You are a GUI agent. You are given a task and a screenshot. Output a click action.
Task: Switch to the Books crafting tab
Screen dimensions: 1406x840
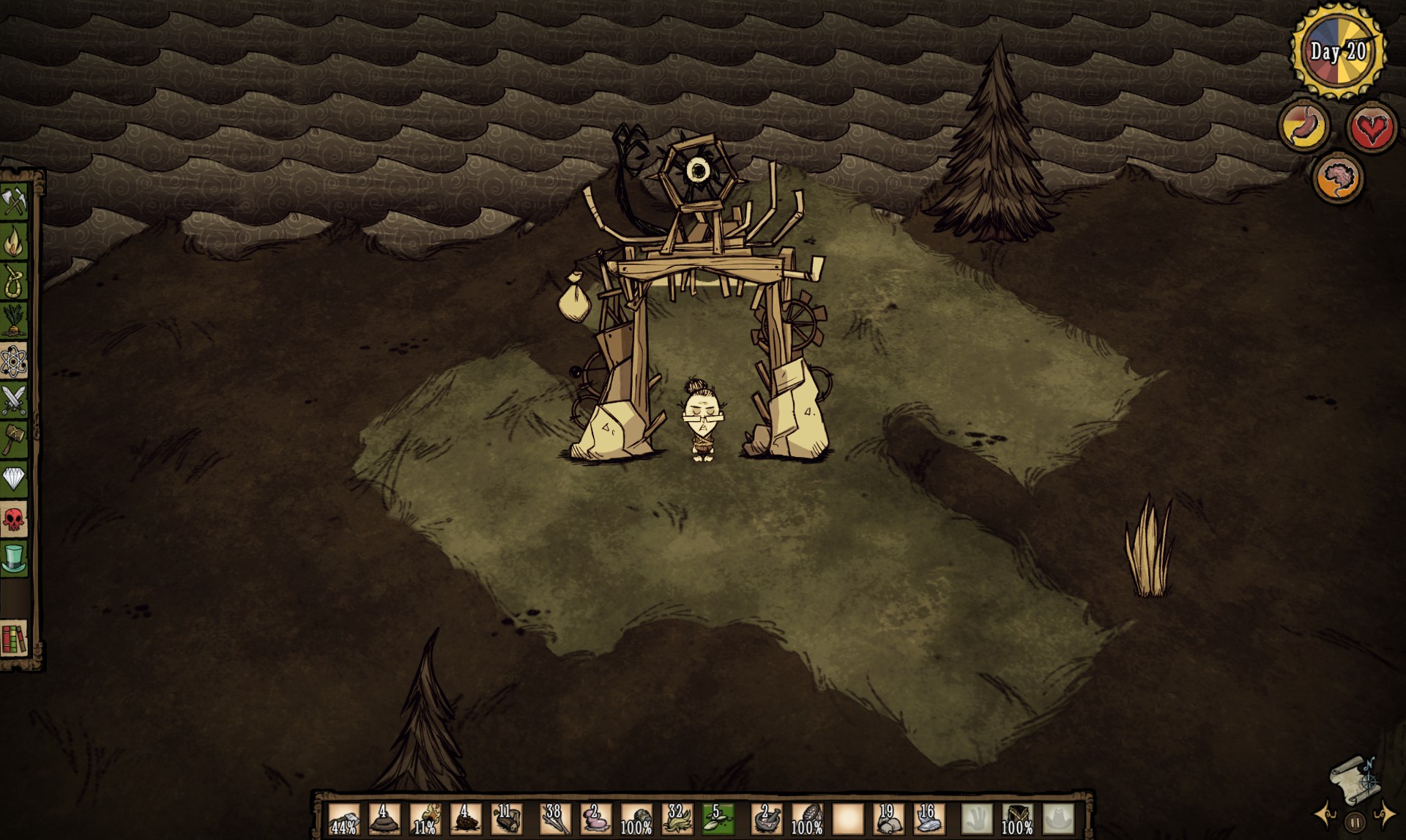click(15, 639)
